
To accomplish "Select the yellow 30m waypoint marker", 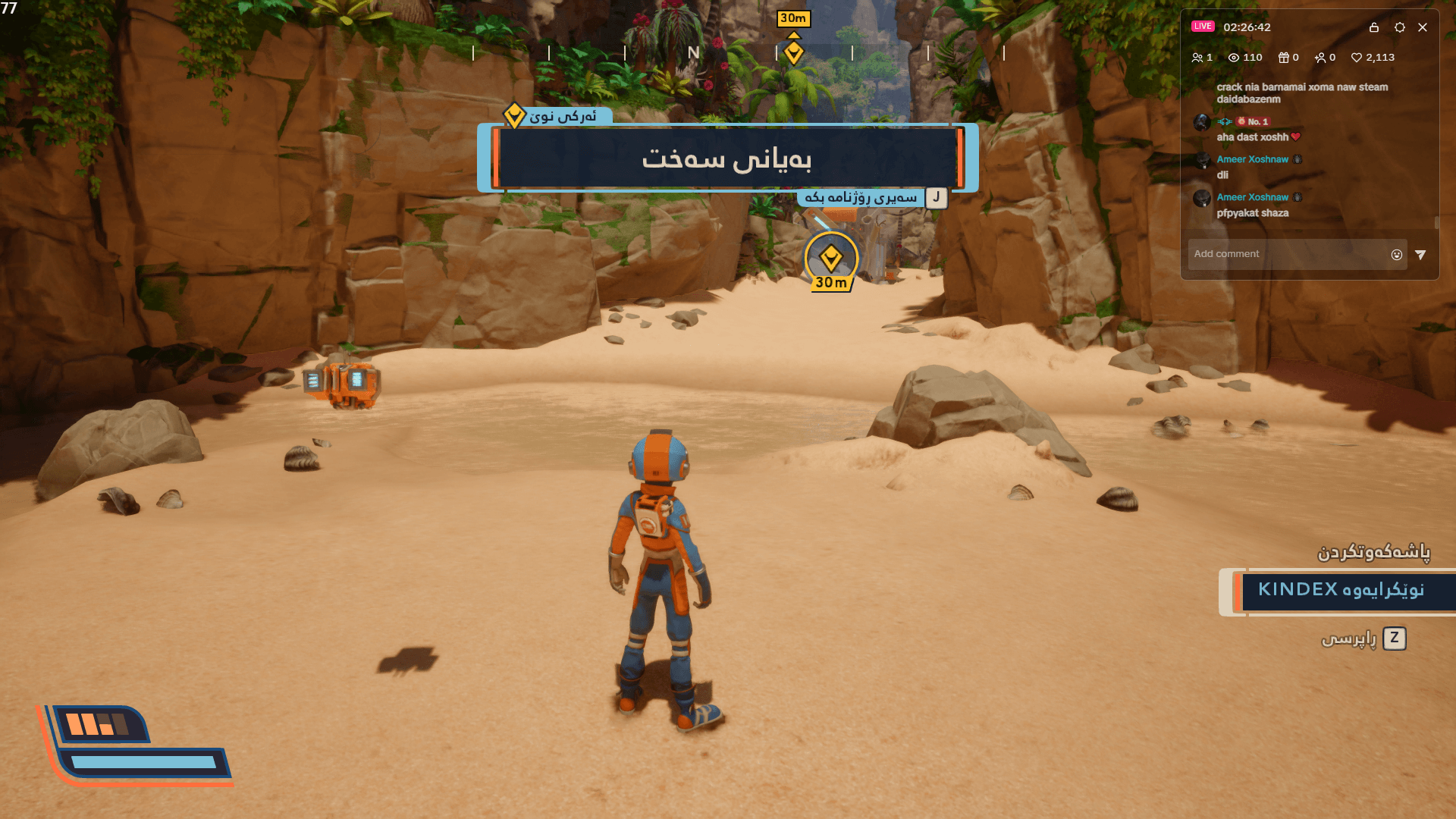I will [x=831, y=258].
